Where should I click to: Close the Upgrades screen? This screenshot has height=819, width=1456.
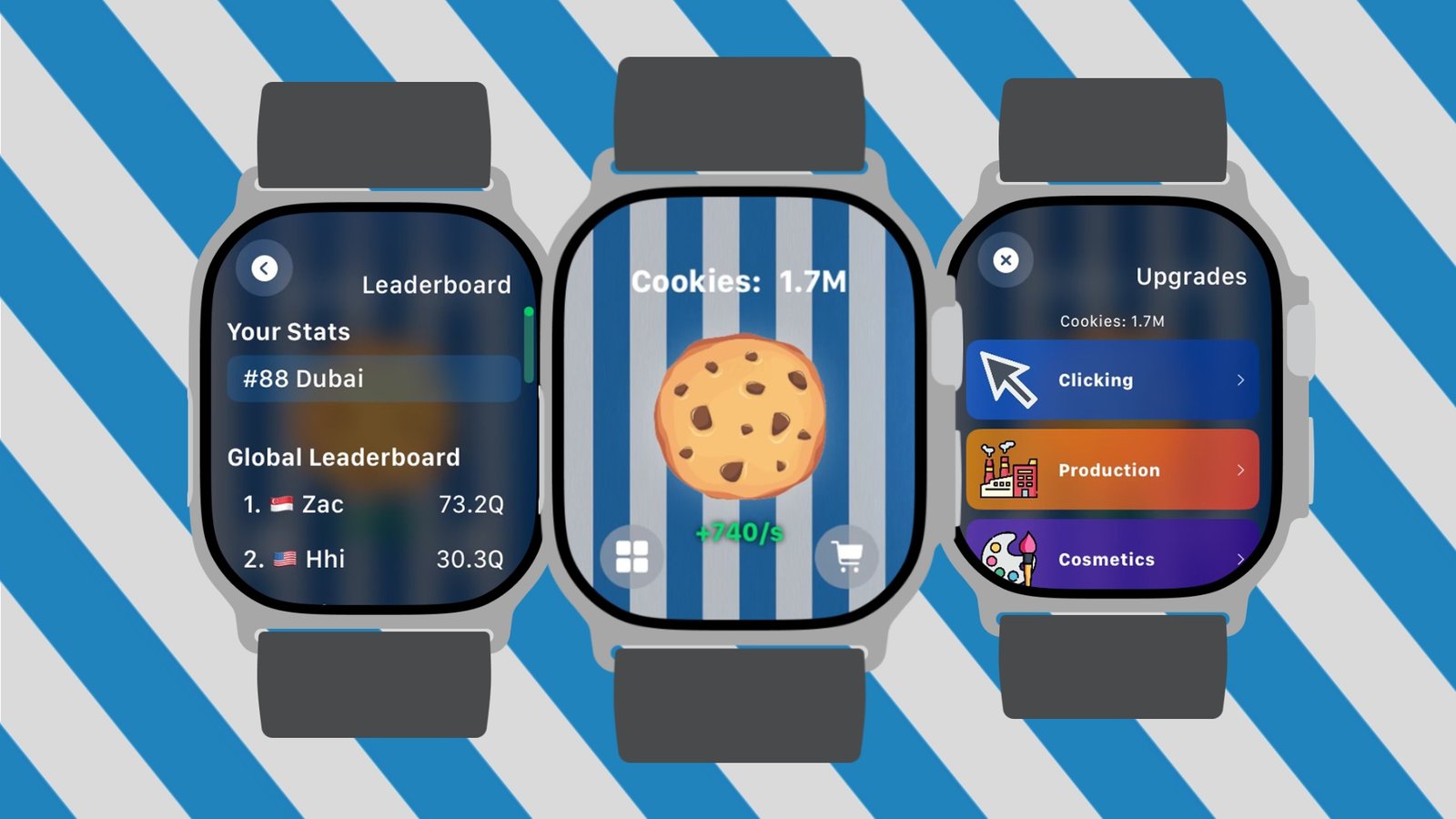(1006, 260)
